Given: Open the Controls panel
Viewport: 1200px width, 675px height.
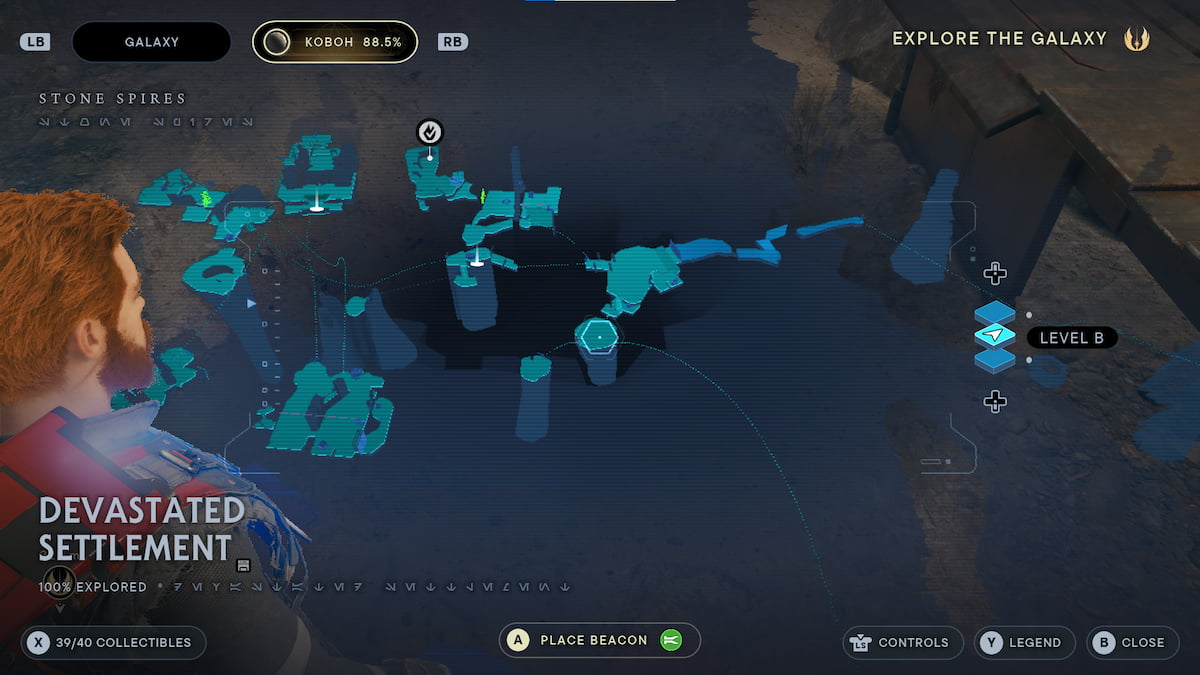Looking at the screenshot, I should click(x=903, y=642).
